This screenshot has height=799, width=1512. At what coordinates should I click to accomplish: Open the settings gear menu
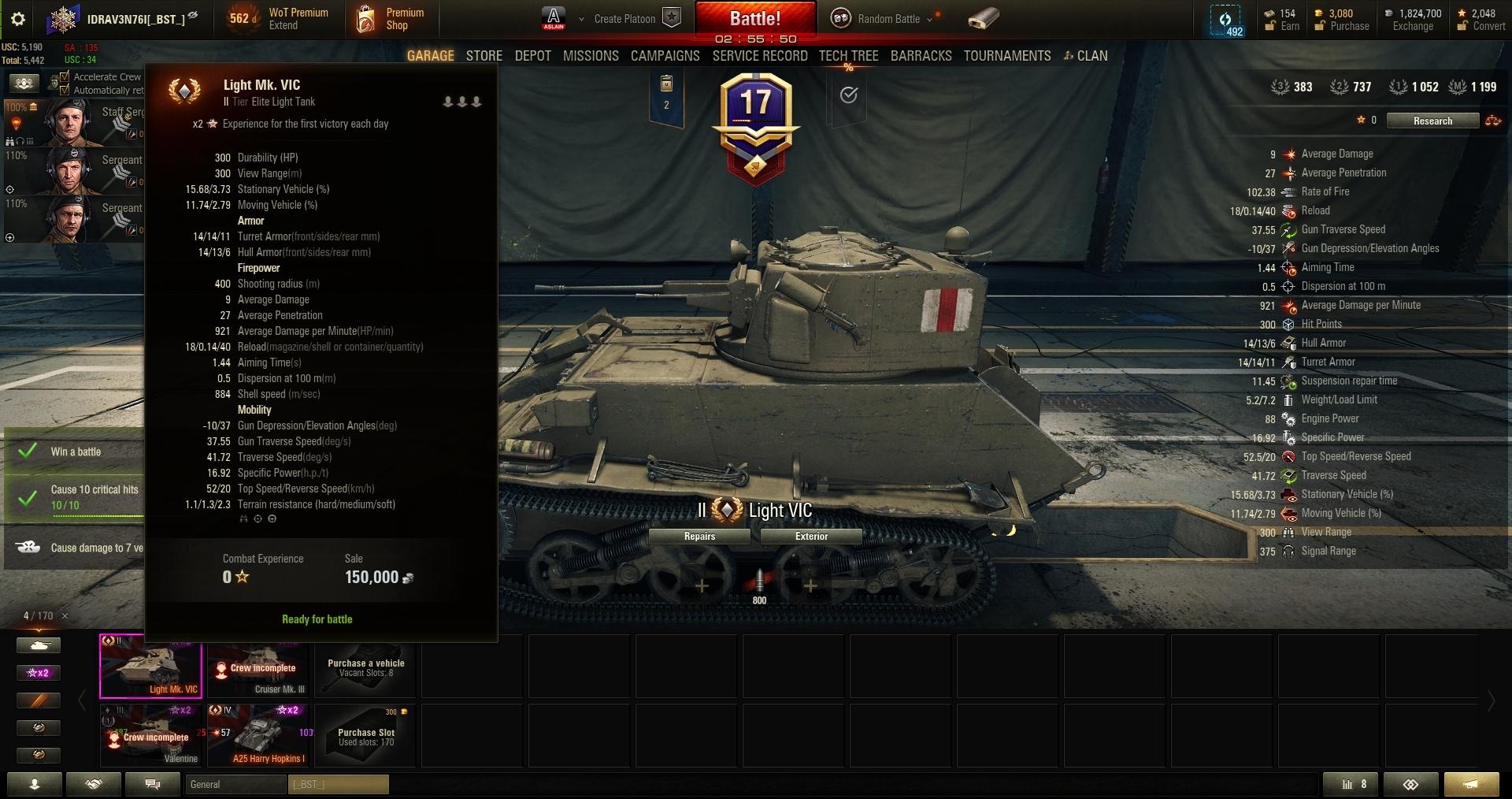coord(18,19)
